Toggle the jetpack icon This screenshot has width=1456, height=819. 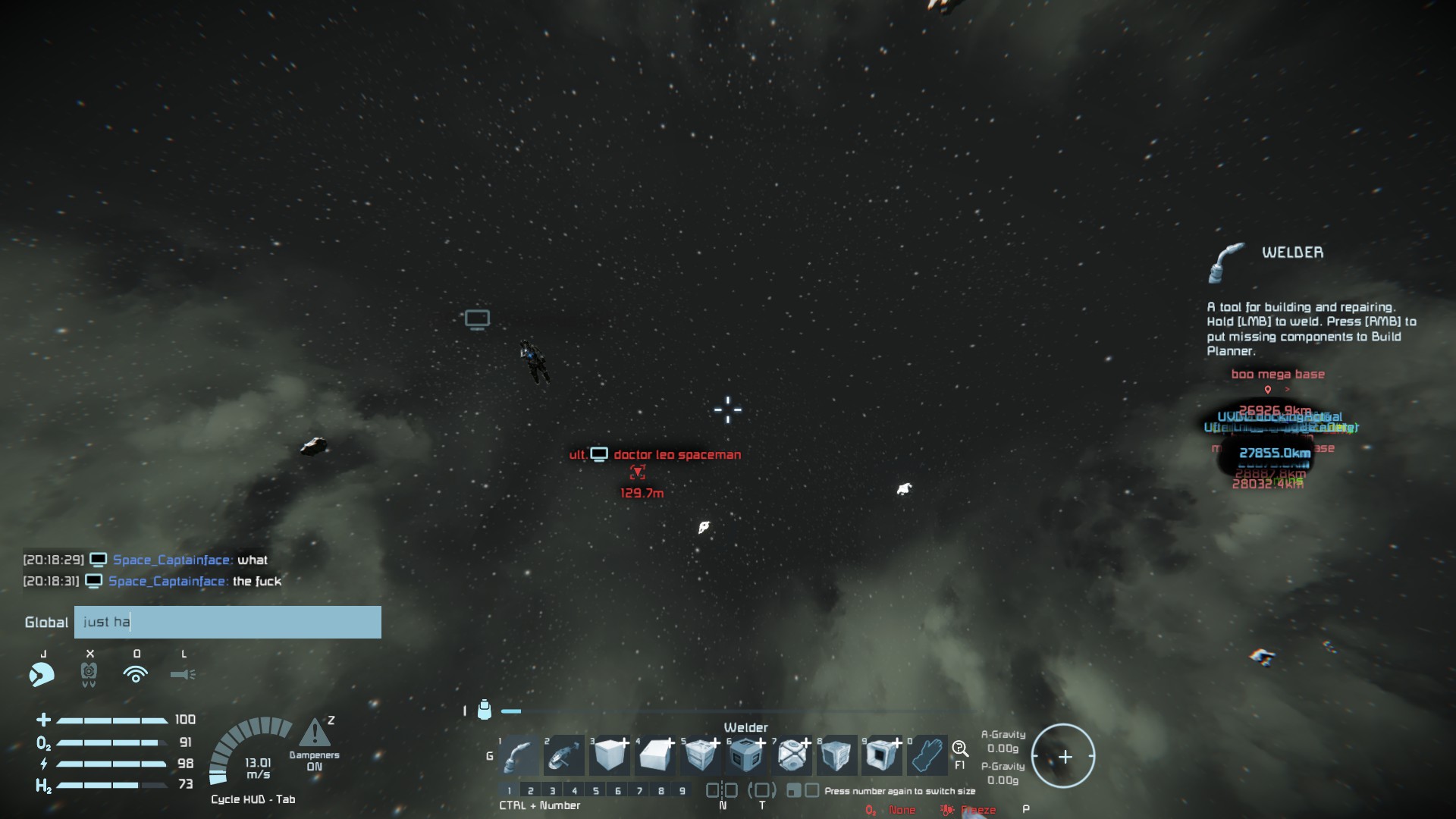[x=89, y=673]
